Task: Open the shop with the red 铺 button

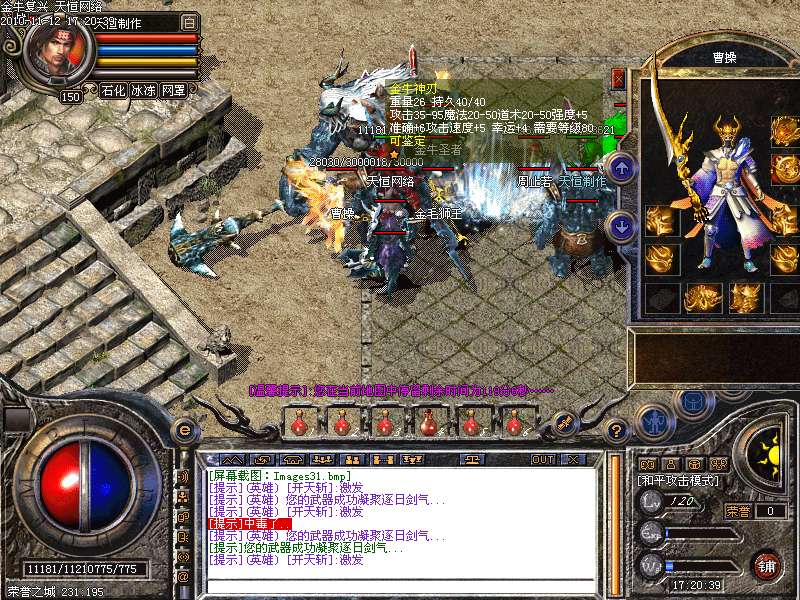Action: pyautogui.click(x=766, y=565)
